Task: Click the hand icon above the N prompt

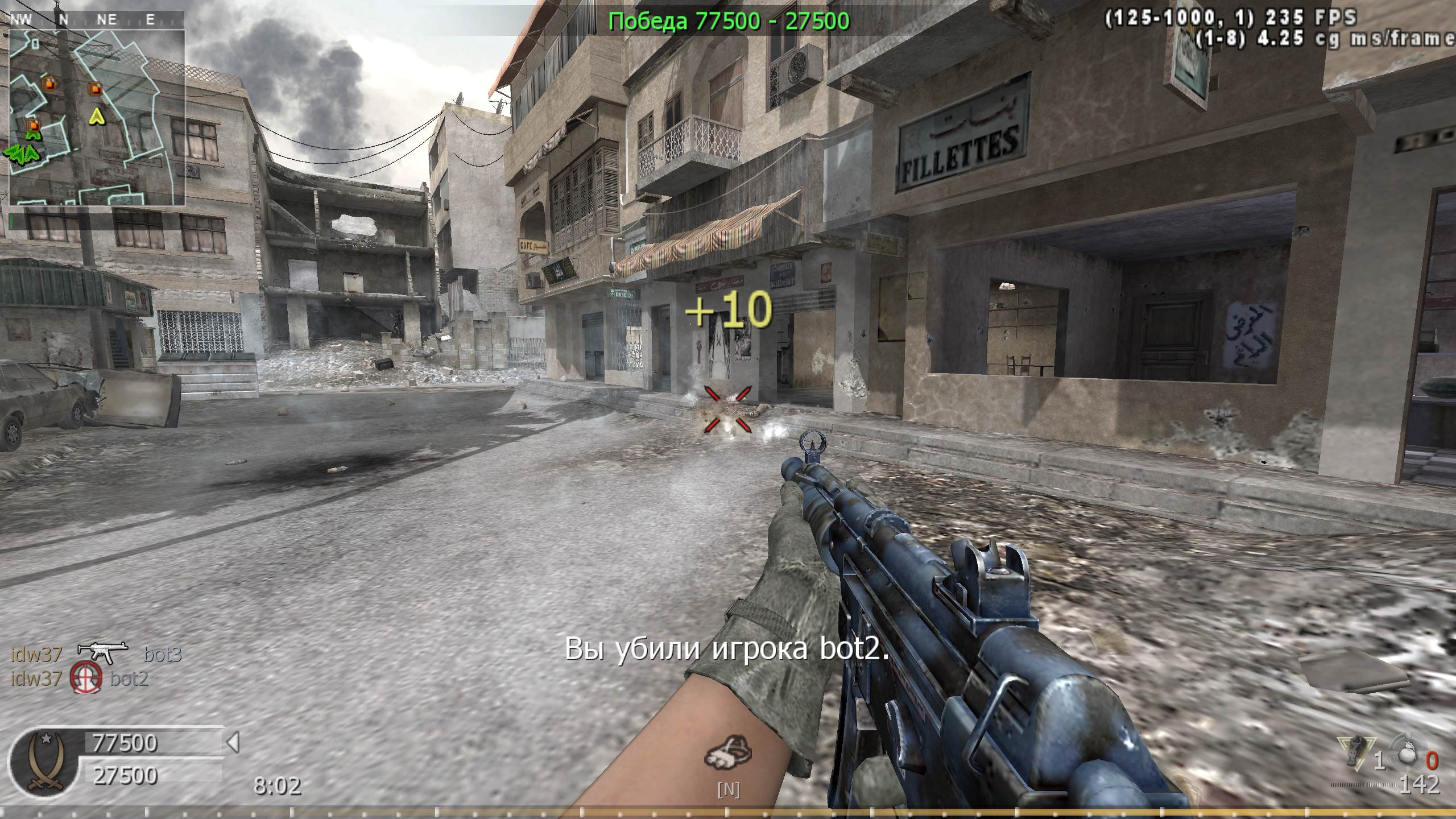Action: [728, 755]
